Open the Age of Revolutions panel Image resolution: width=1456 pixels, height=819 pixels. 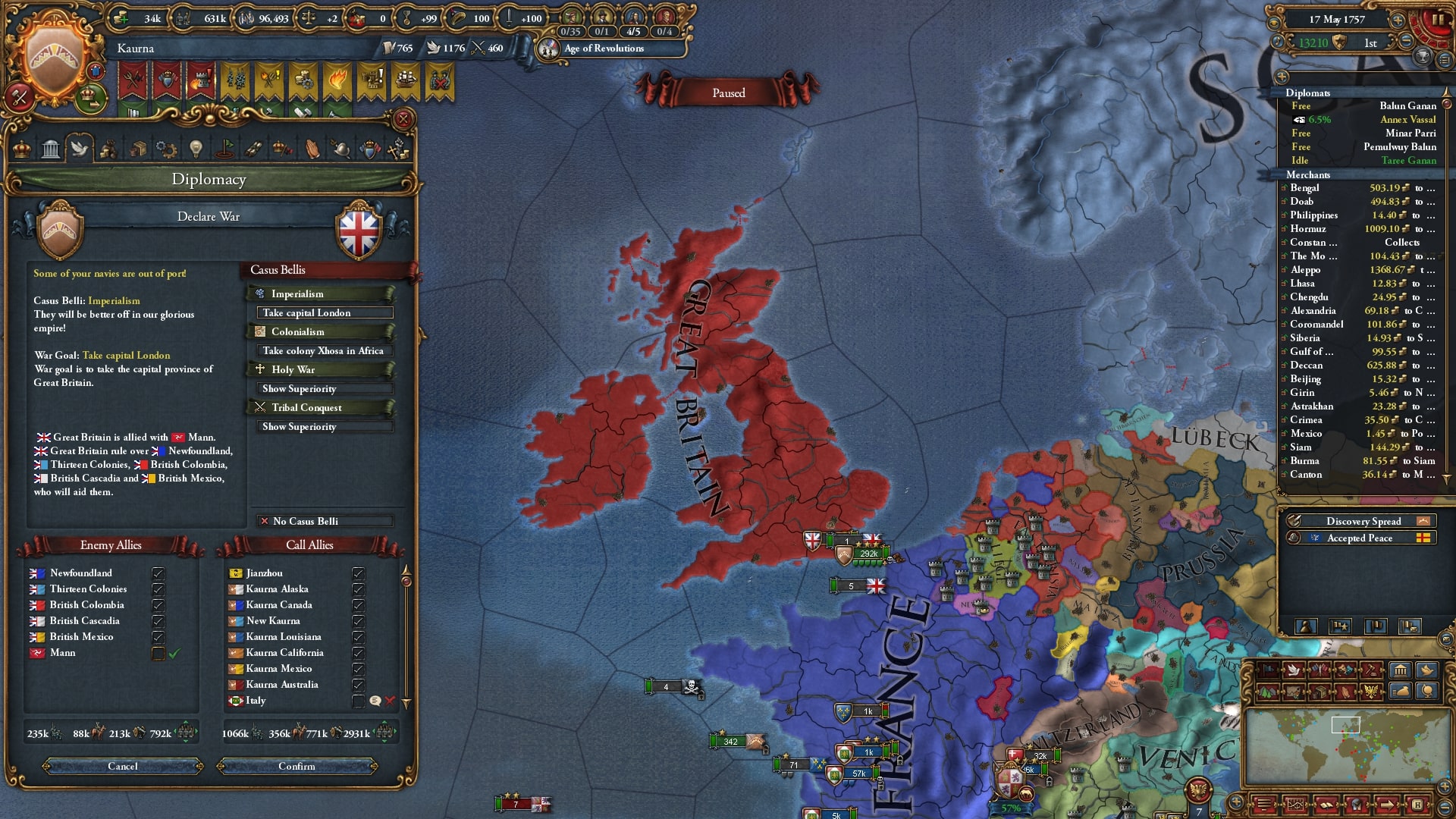coord(604,49)
